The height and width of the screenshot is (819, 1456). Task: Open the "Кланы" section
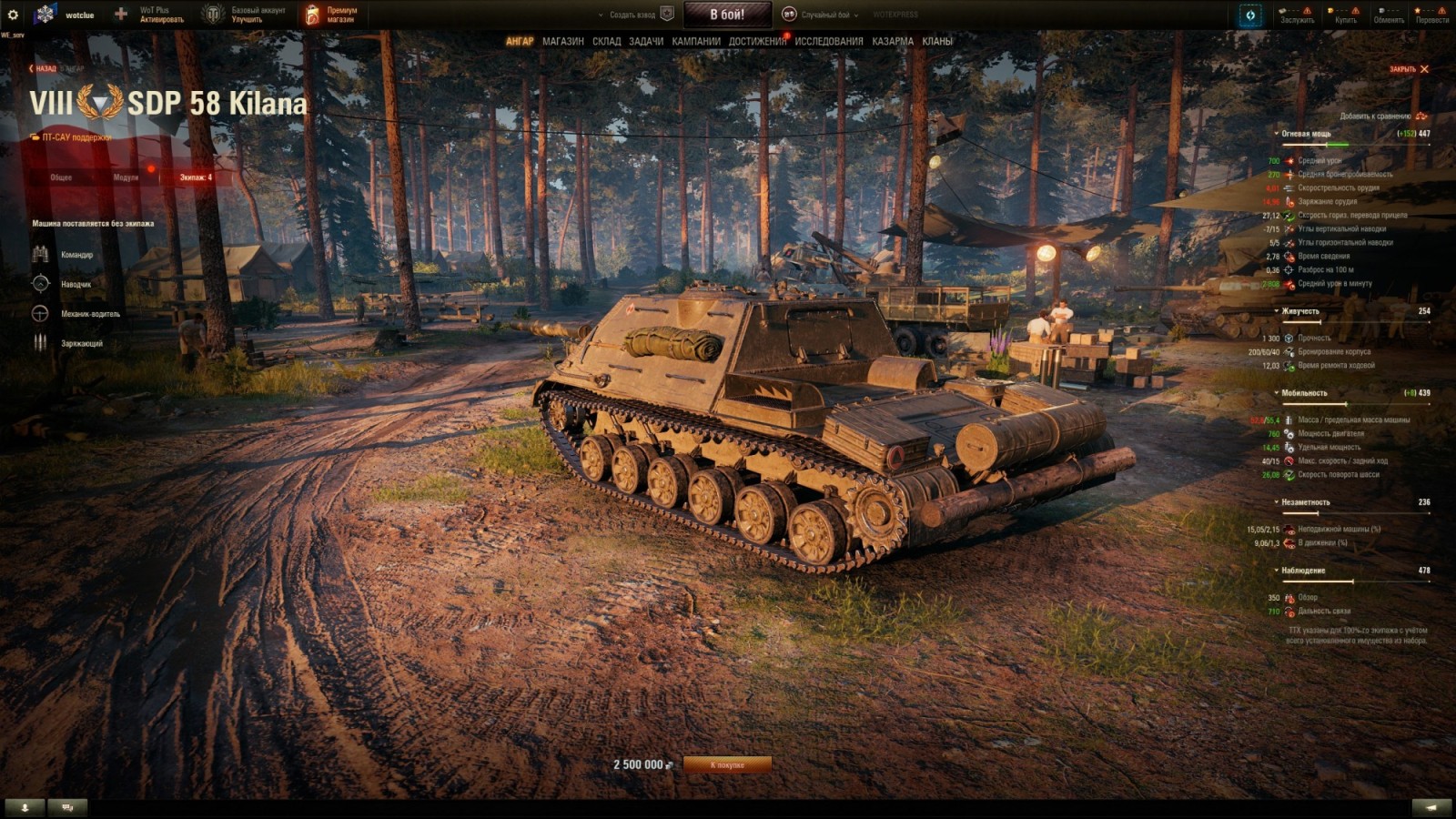click(937, 41)
